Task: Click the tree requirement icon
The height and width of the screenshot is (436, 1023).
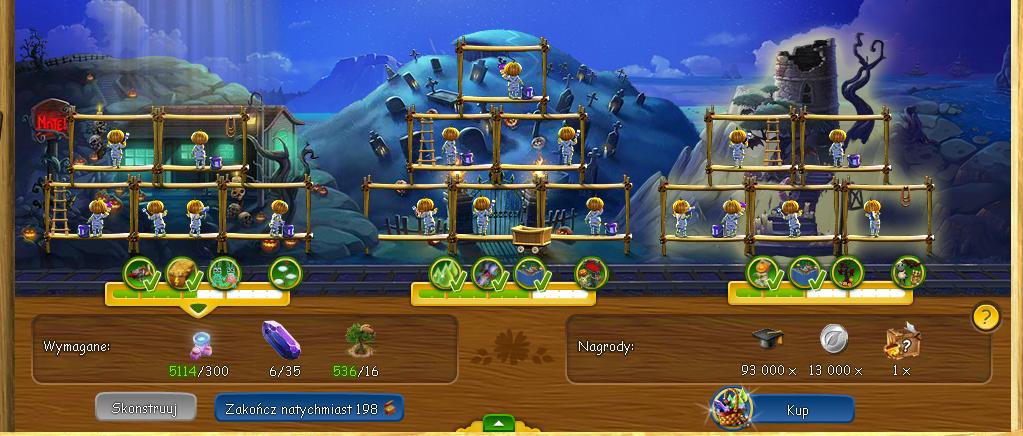Action: (x=358, y=341)
